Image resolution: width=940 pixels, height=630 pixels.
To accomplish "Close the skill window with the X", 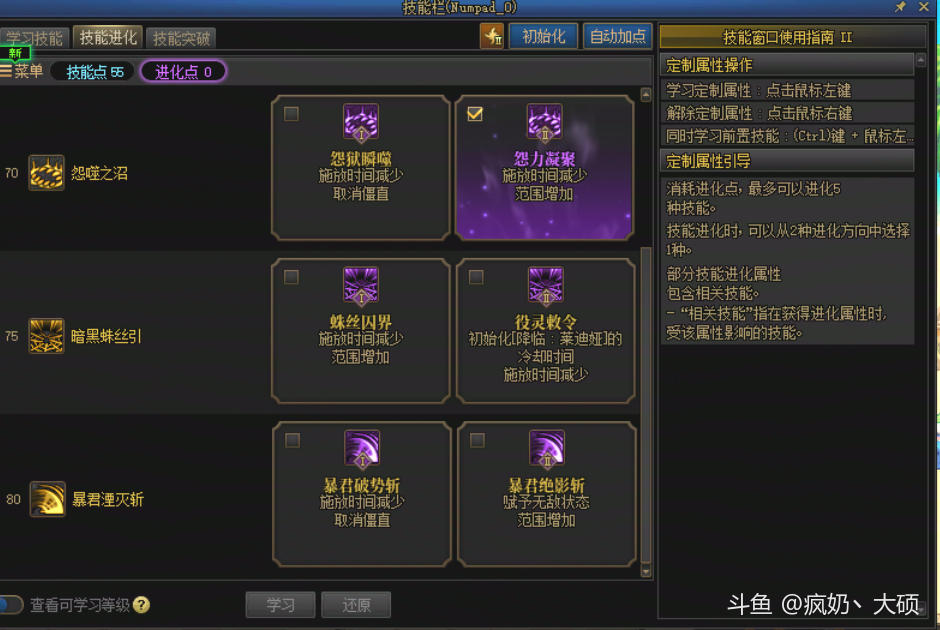I will coord(923,7).
